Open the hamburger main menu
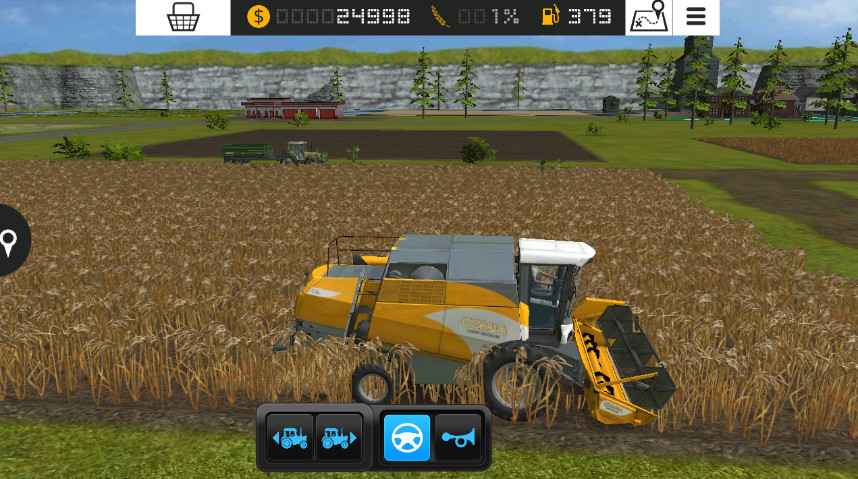 click(x=696, y=17)
